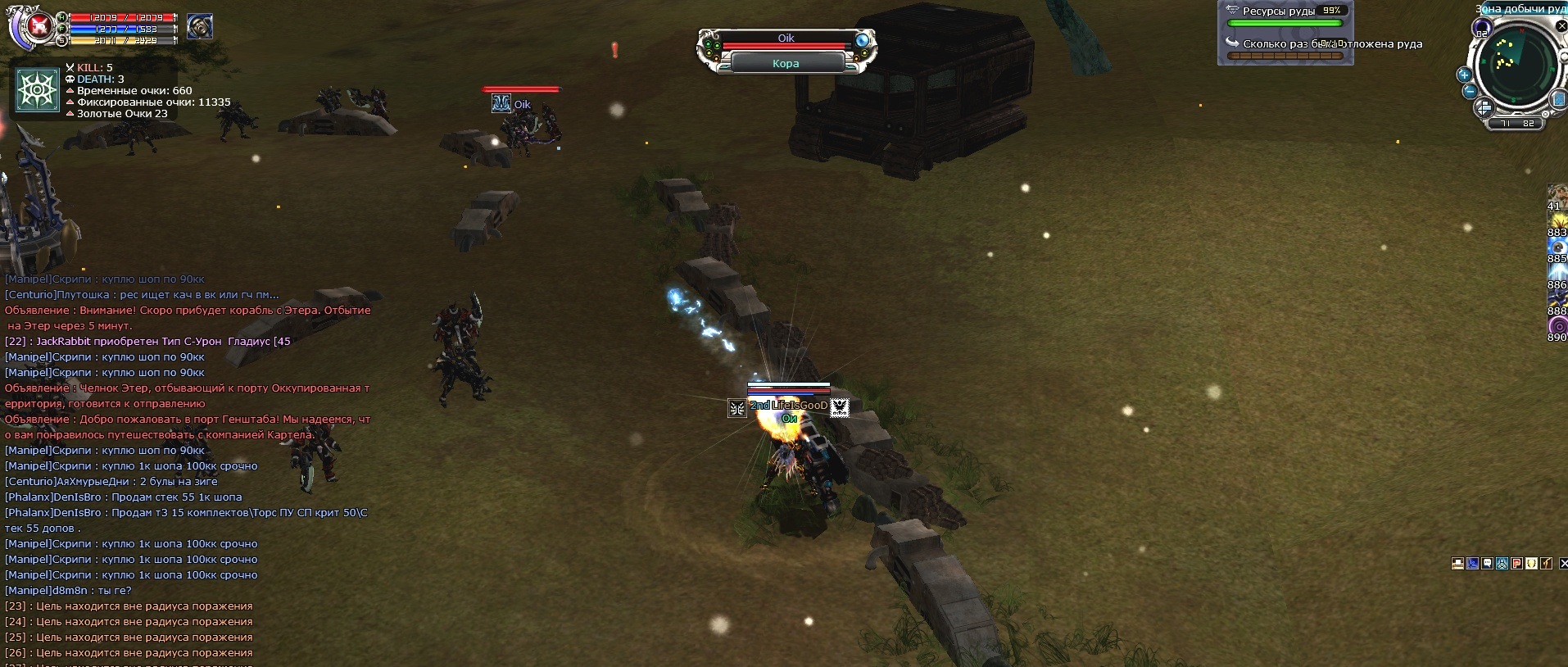1568x667 pixels.
Task: Click the teal eye-star race emblem
Action: [x=38, y=89]
